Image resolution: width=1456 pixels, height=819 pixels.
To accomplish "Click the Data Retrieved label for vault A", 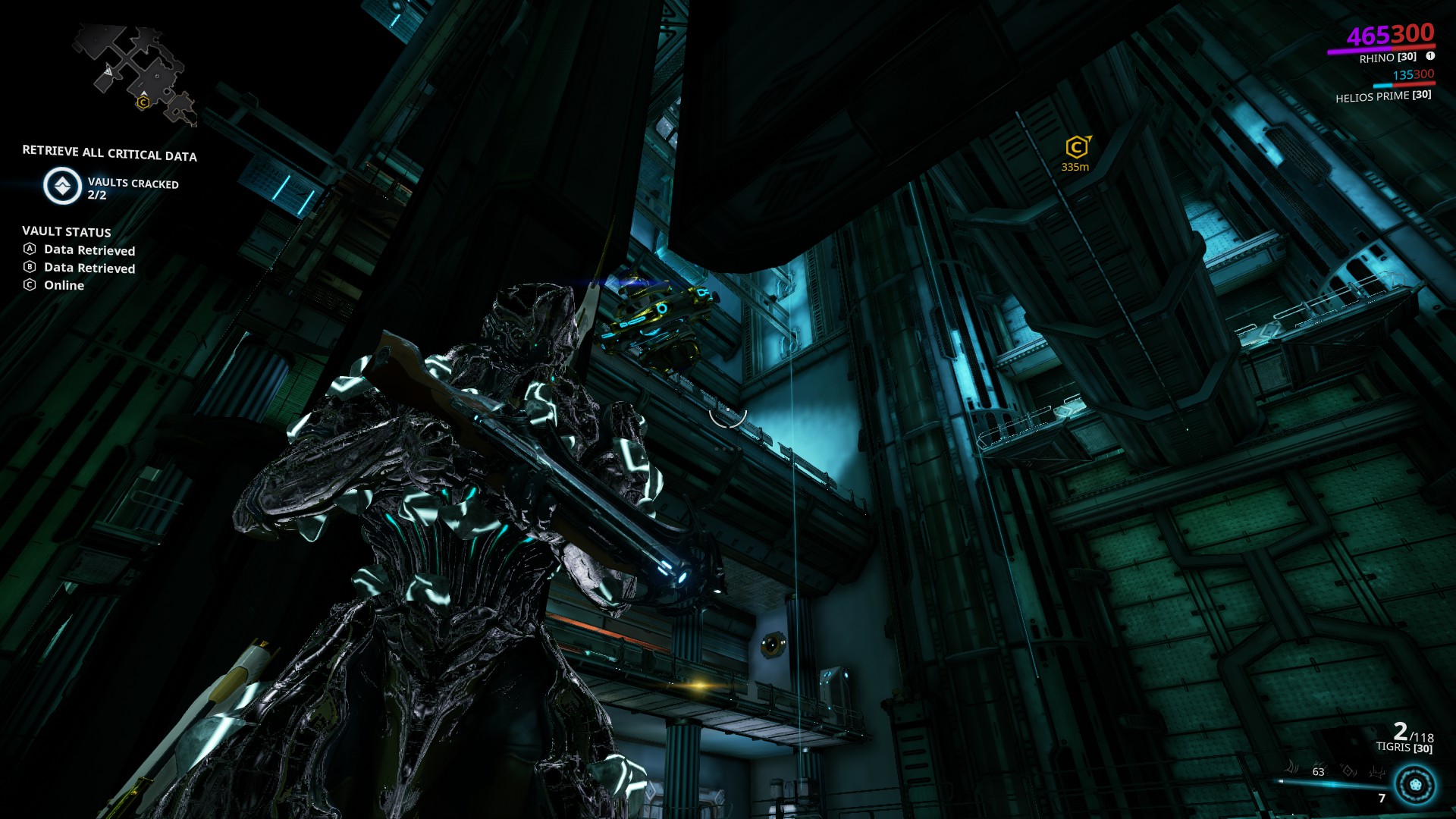I will 89,251.
